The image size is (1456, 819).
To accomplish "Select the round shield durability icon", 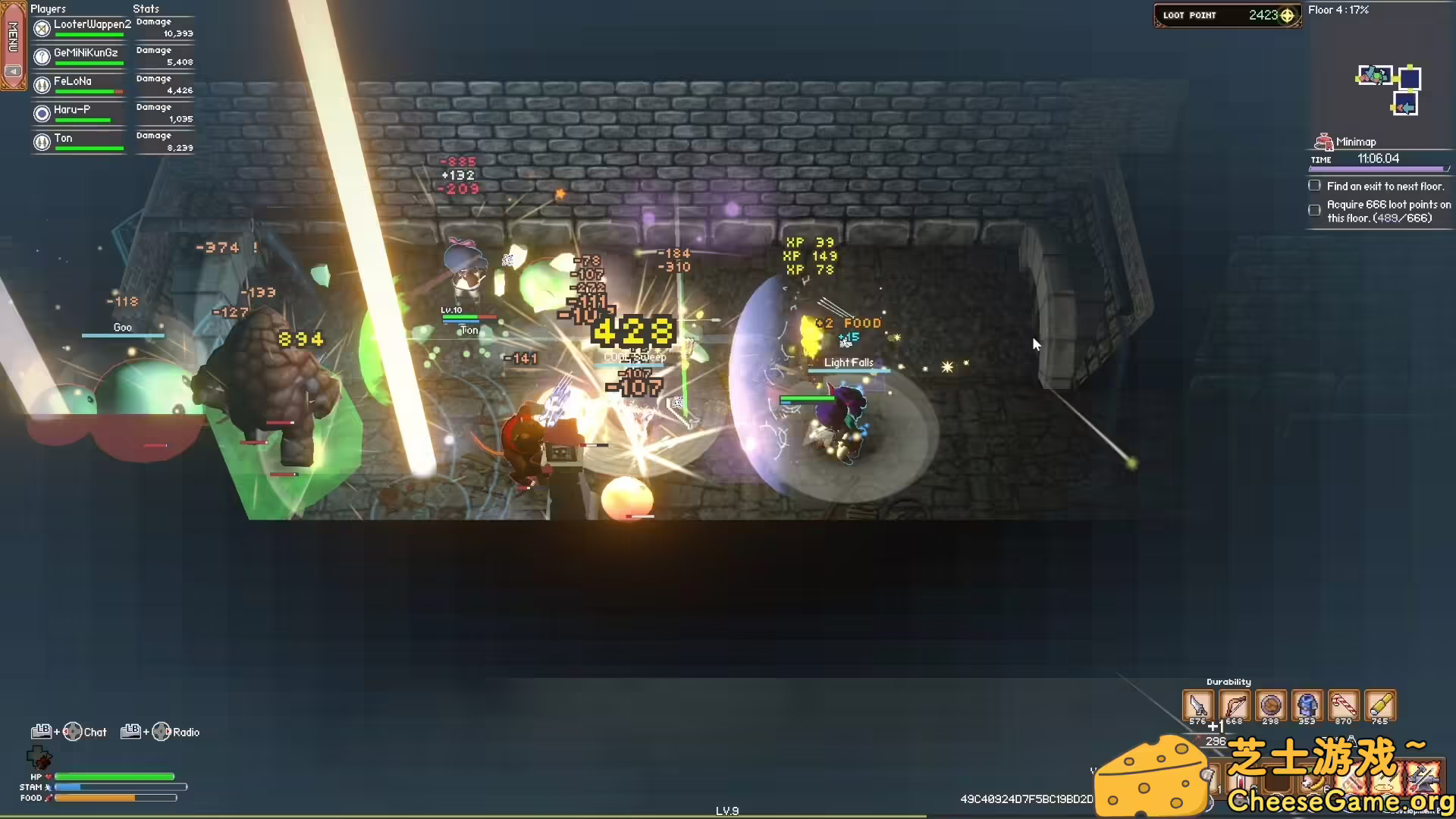I will tap(1271, 705).
